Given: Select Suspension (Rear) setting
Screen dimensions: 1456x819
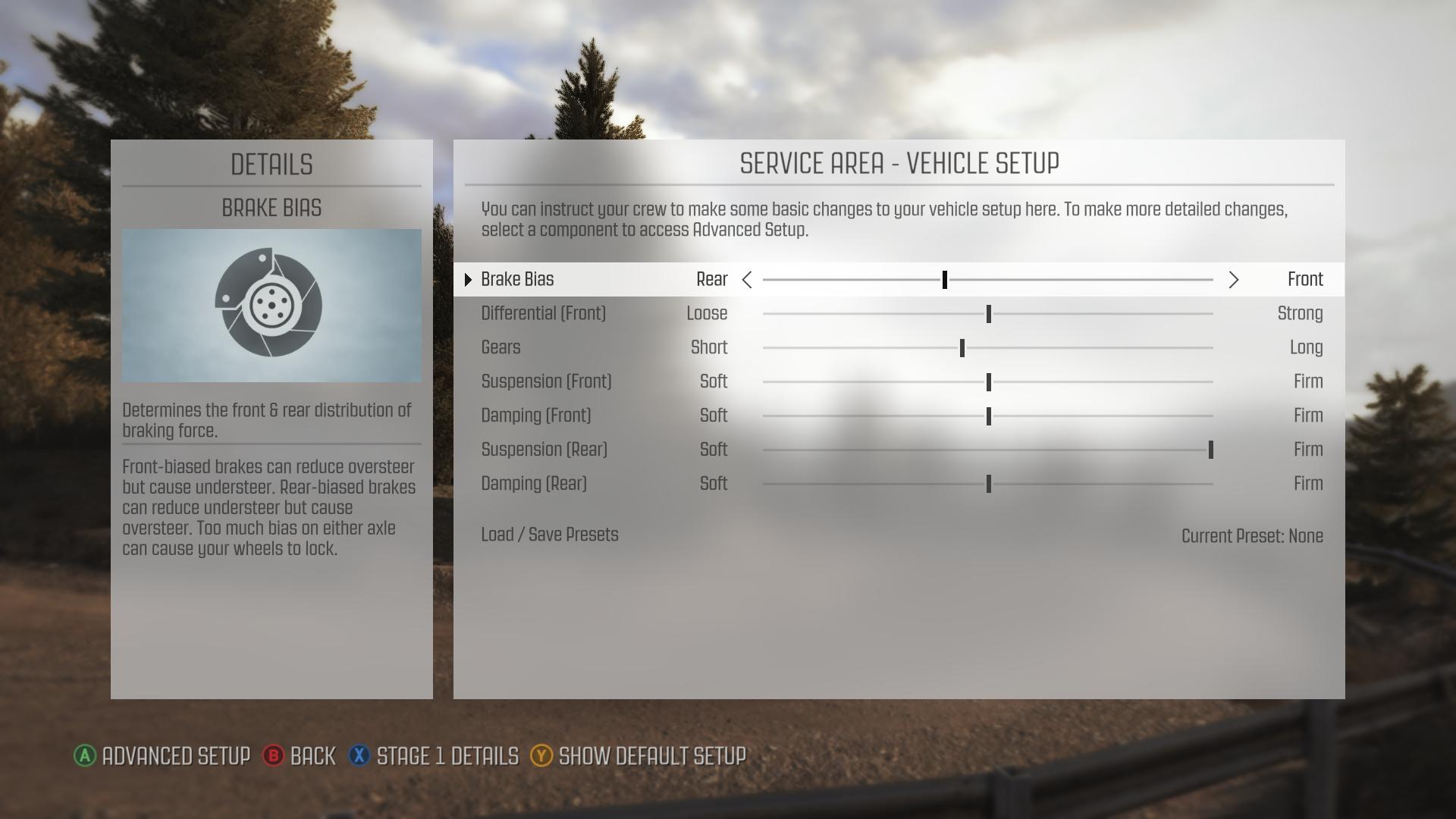Looking at the screenshot, I should point(544,450).
